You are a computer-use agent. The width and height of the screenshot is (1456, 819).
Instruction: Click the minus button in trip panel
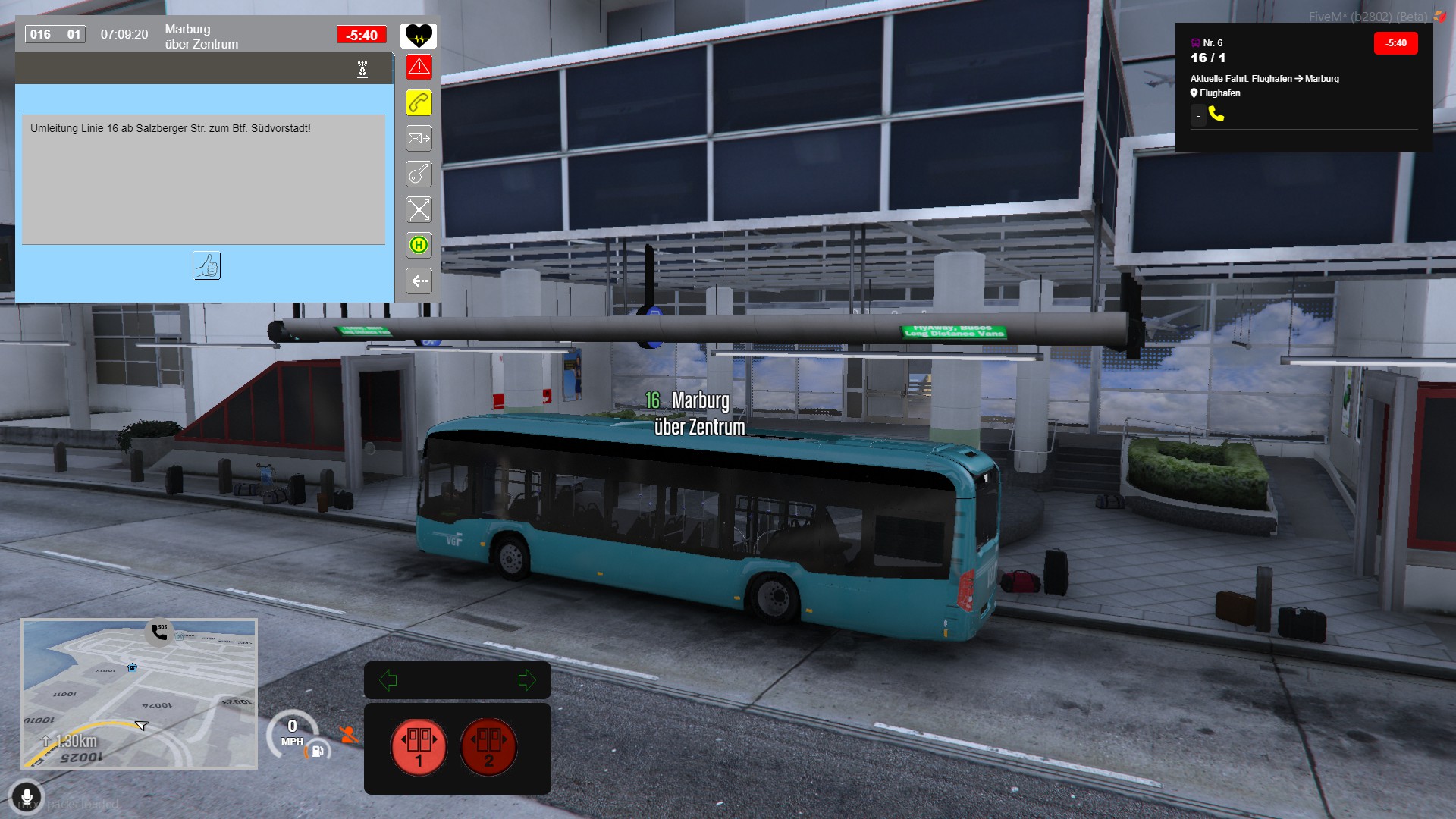tap(1198, 116)
